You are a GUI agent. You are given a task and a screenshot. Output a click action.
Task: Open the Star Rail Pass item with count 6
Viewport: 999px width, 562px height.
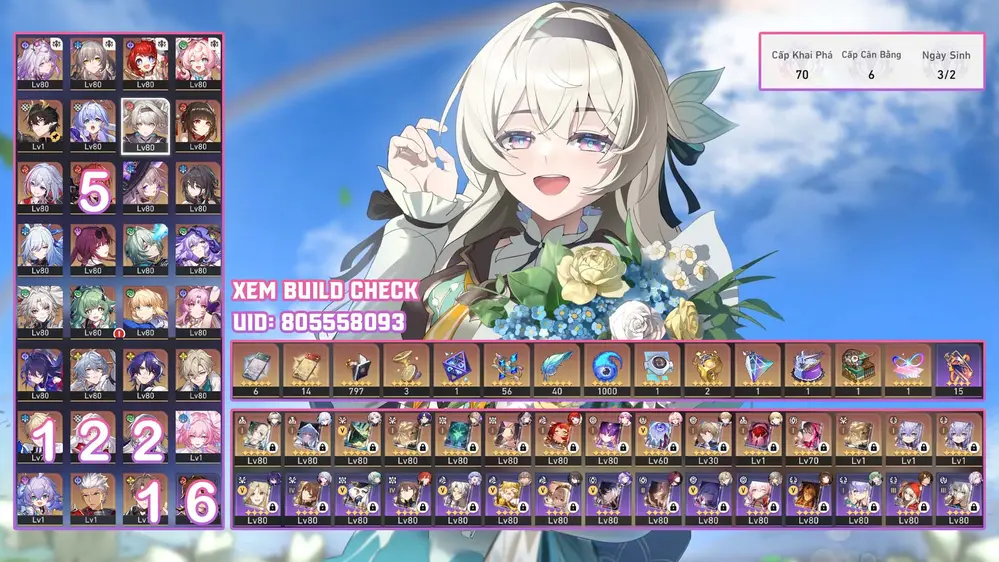point(255,371)
